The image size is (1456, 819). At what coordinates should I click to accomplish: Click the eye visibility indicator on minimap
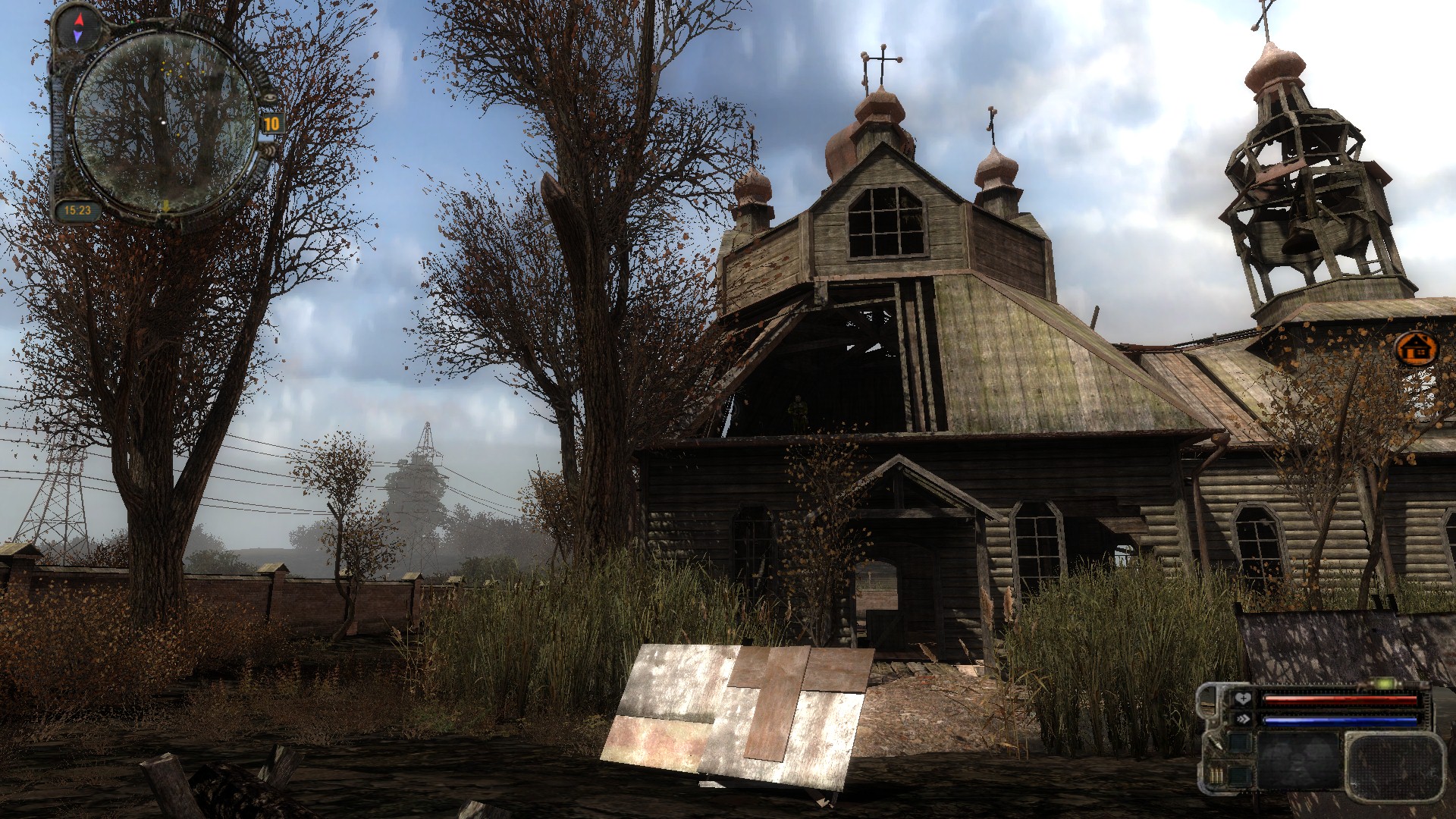269,97
